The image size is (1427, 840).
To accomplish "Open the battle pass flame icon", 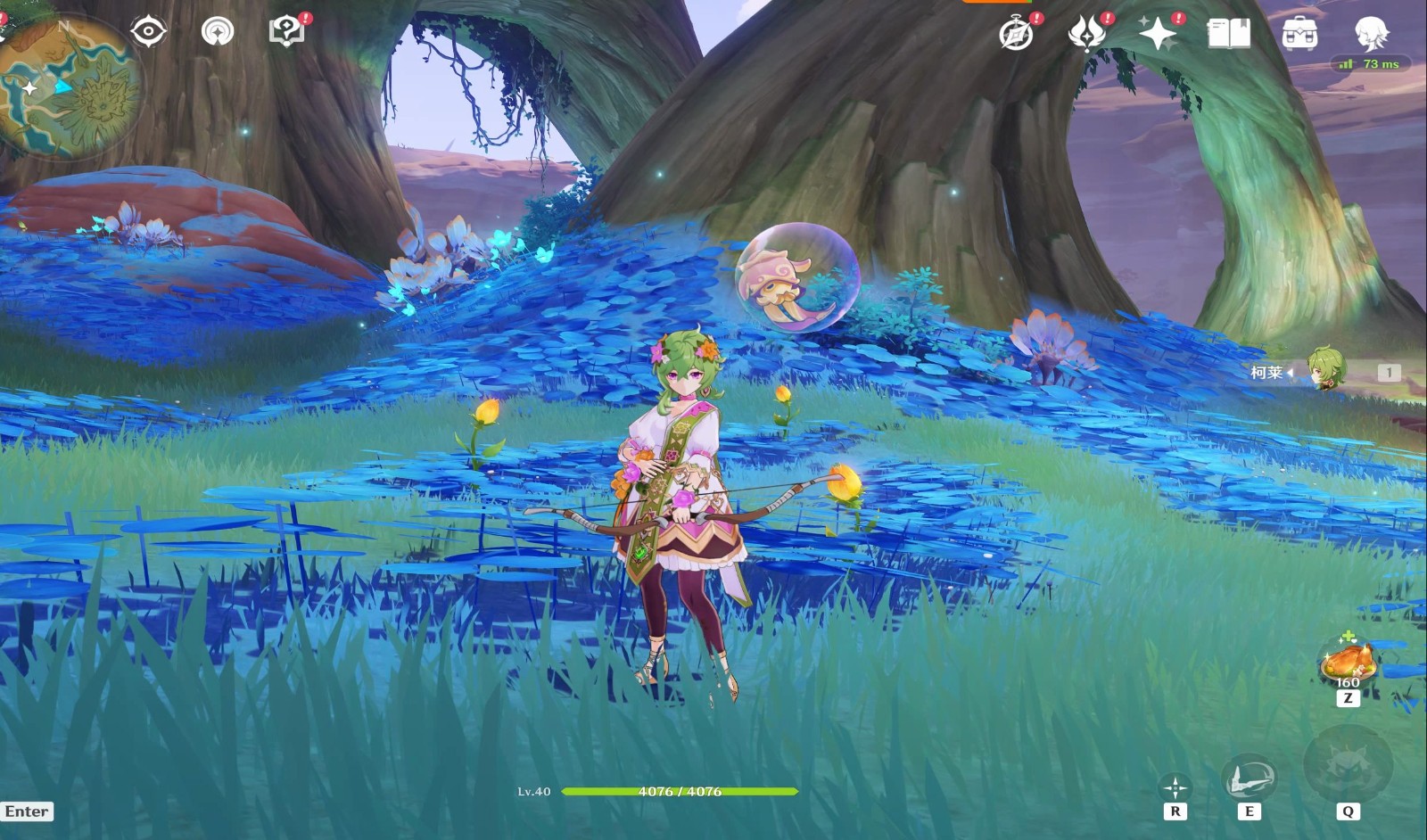I will (1087, 34).
